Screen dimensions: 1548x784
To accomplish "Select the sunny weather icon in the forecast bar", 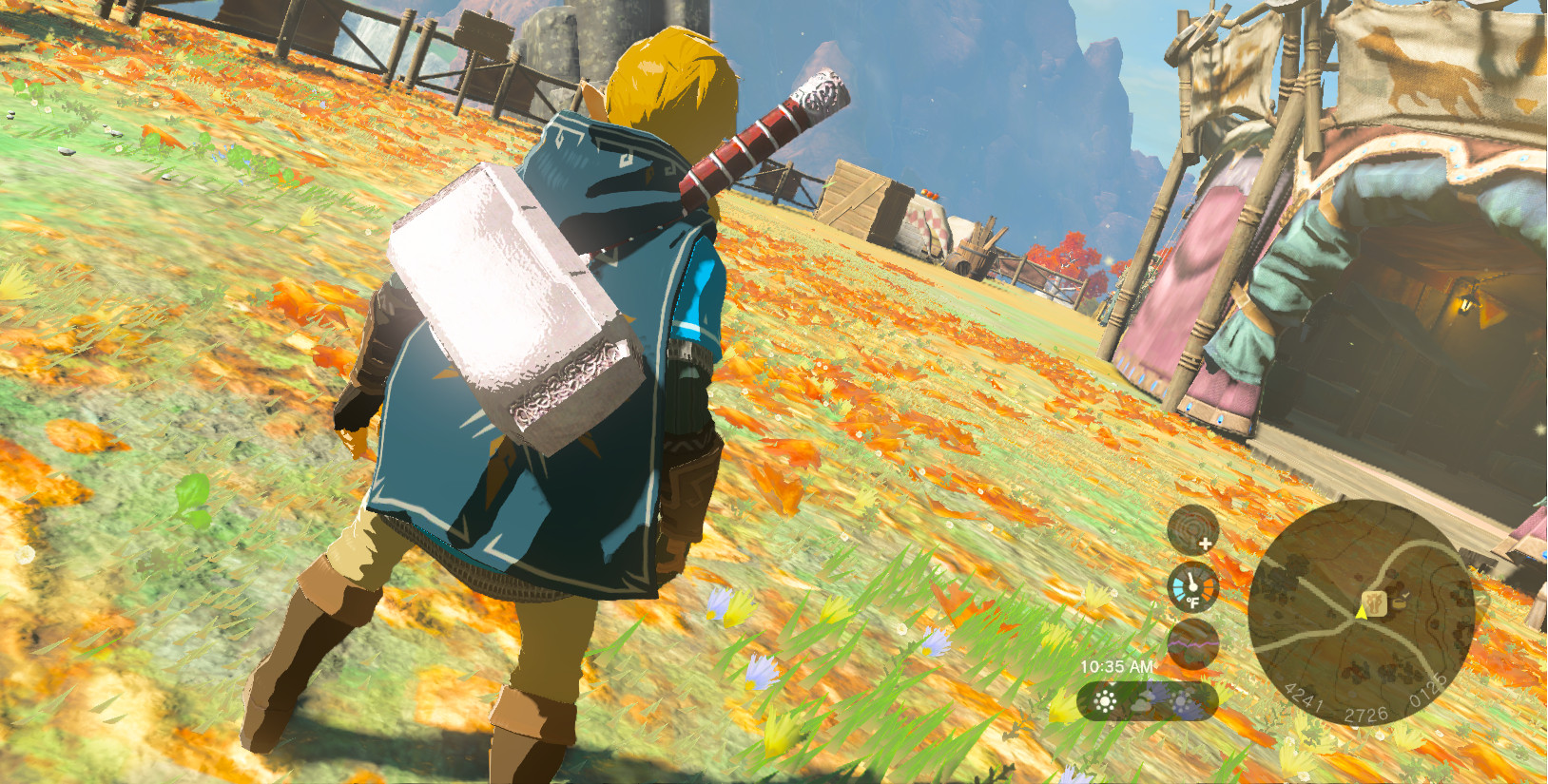I will [1104, 701].
